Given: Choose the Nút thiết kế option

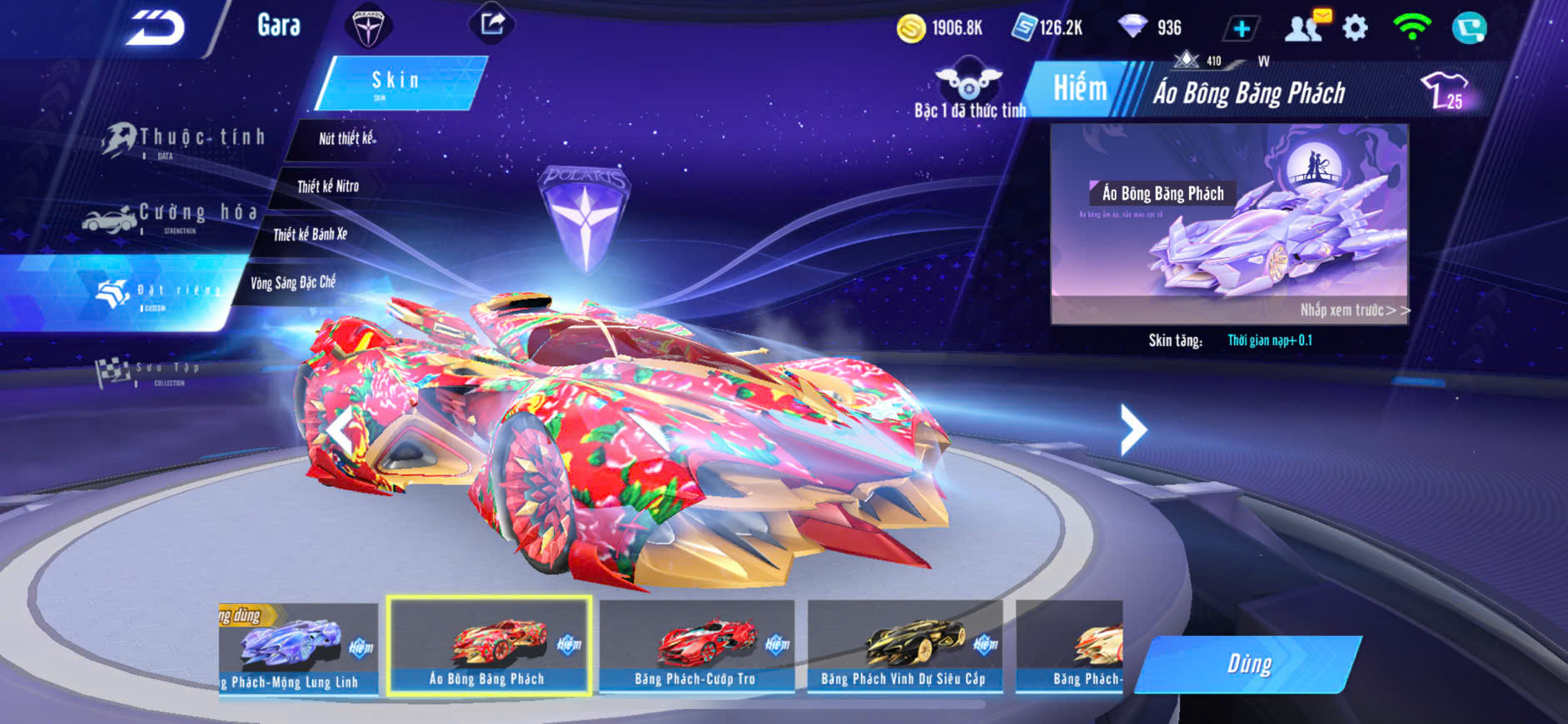Looking at the screenshot, I should [x=347, y=139].
